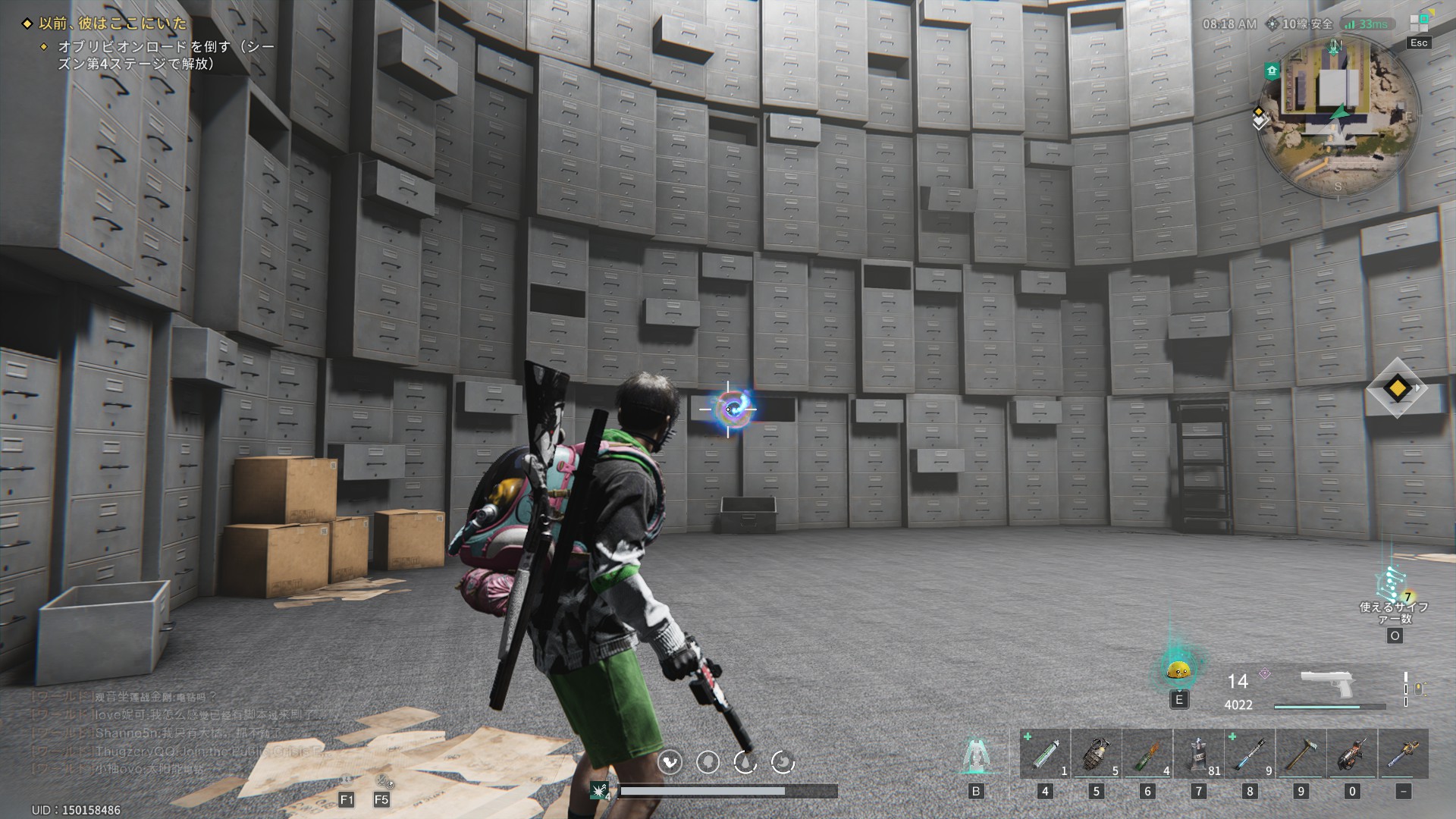Choose the pouch item with 81 count
The height and width of the screenshot is (819, 1456).
(1198, 754)
